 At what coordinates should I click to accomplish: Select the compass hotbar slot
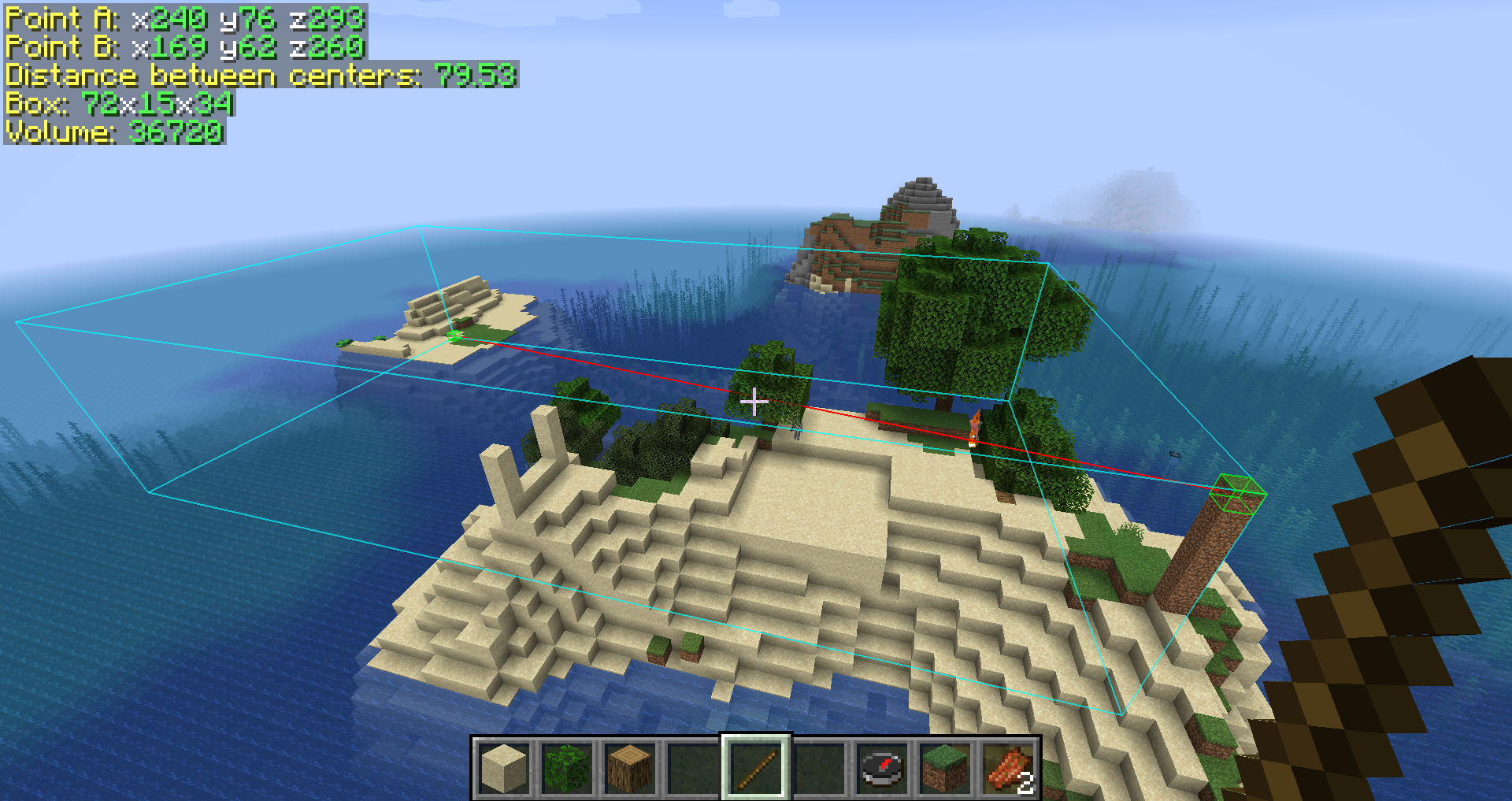(882, 768)
